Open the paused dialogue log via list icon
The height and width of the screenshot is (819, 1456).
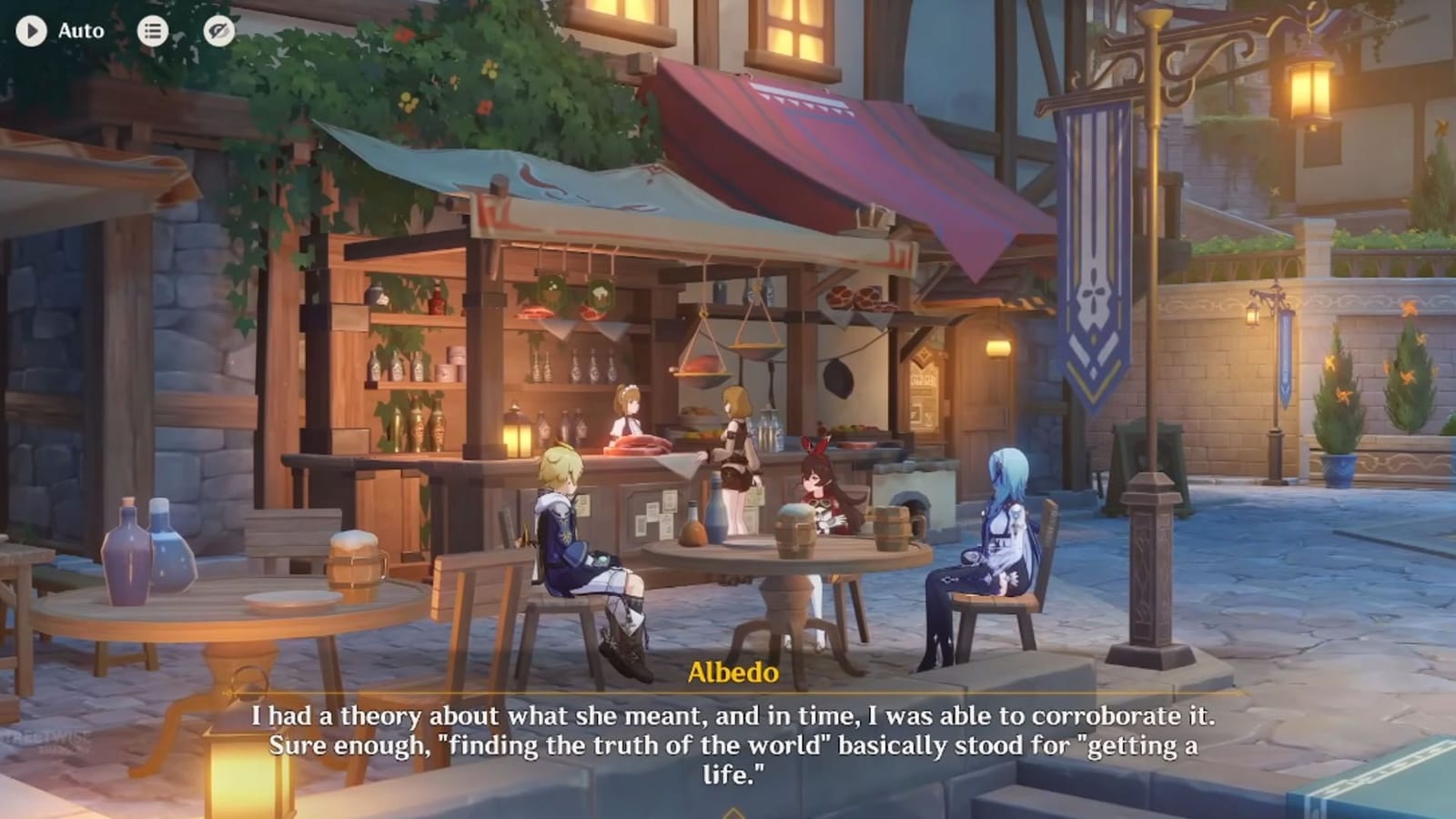click(153, 30)
